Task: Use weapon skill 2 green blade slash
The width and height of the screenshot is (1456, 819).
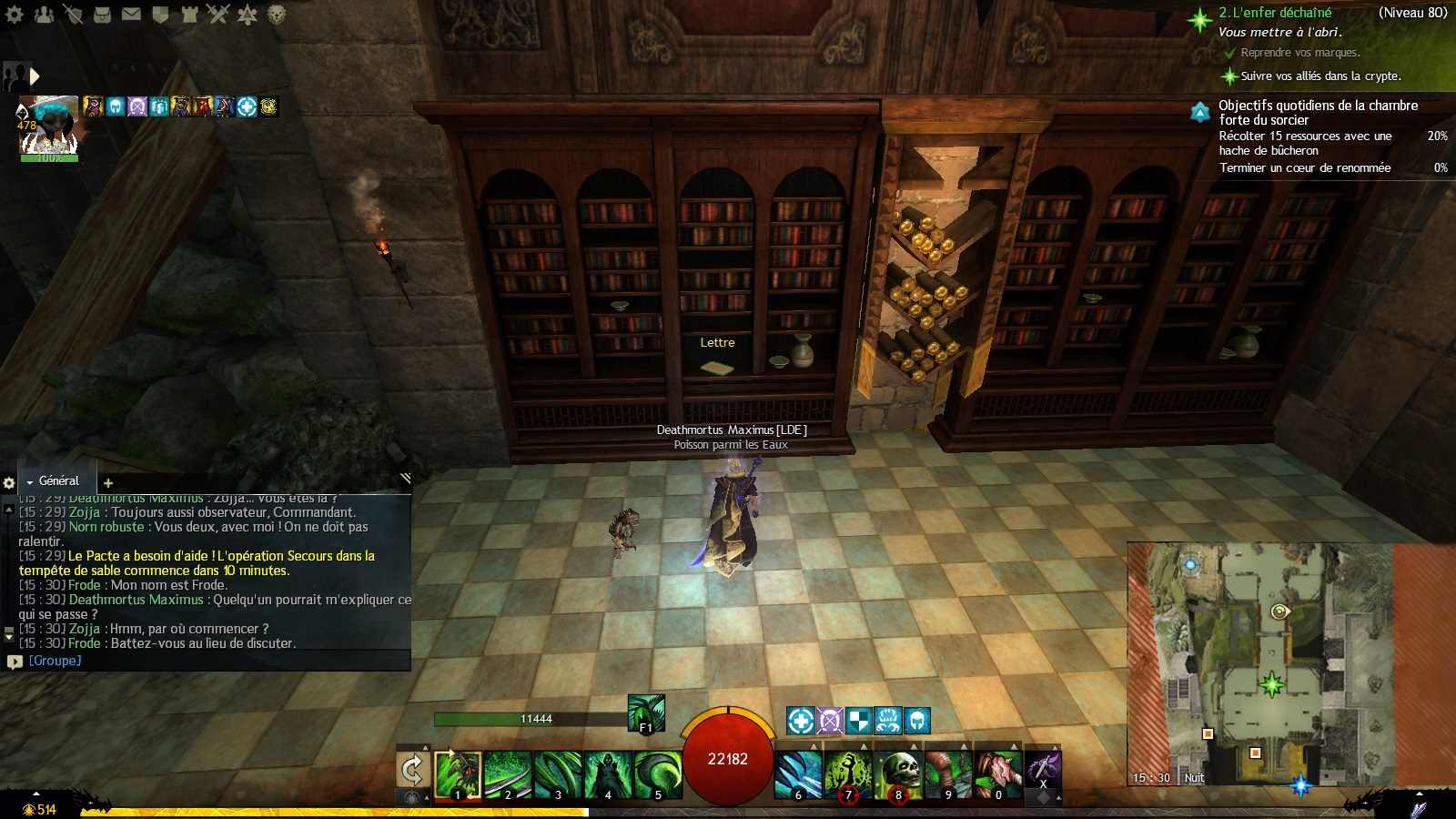Action: point(507,774)
